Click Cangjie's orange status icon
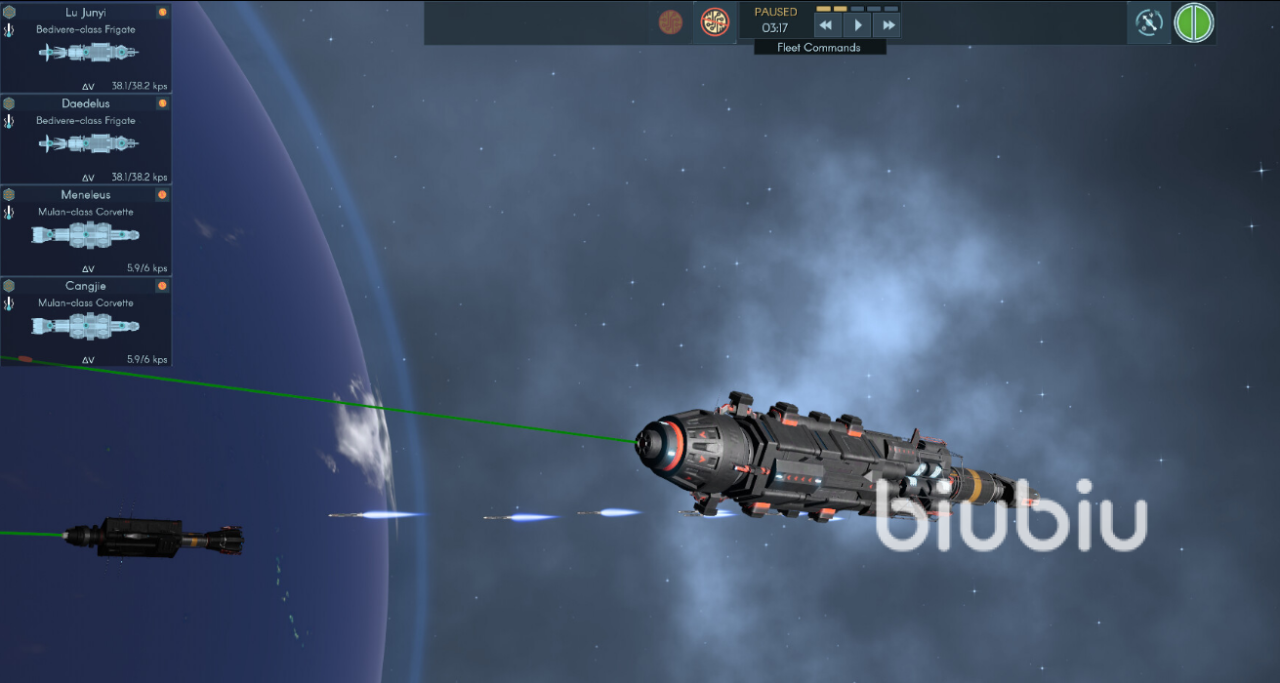Viewport: 1280px width, 683px height. click(162, 286)
